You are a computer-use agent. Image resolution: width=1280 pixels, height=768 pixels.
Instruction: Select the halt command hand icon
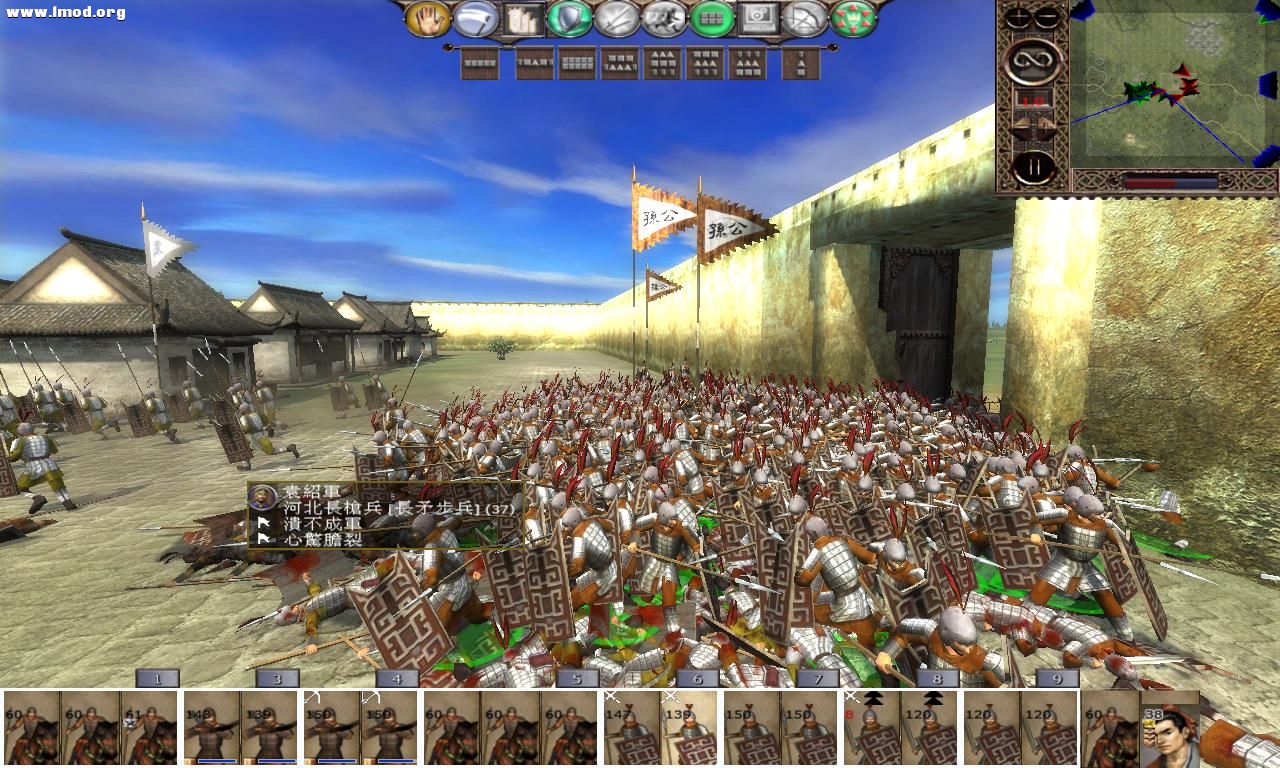(427, 17)
